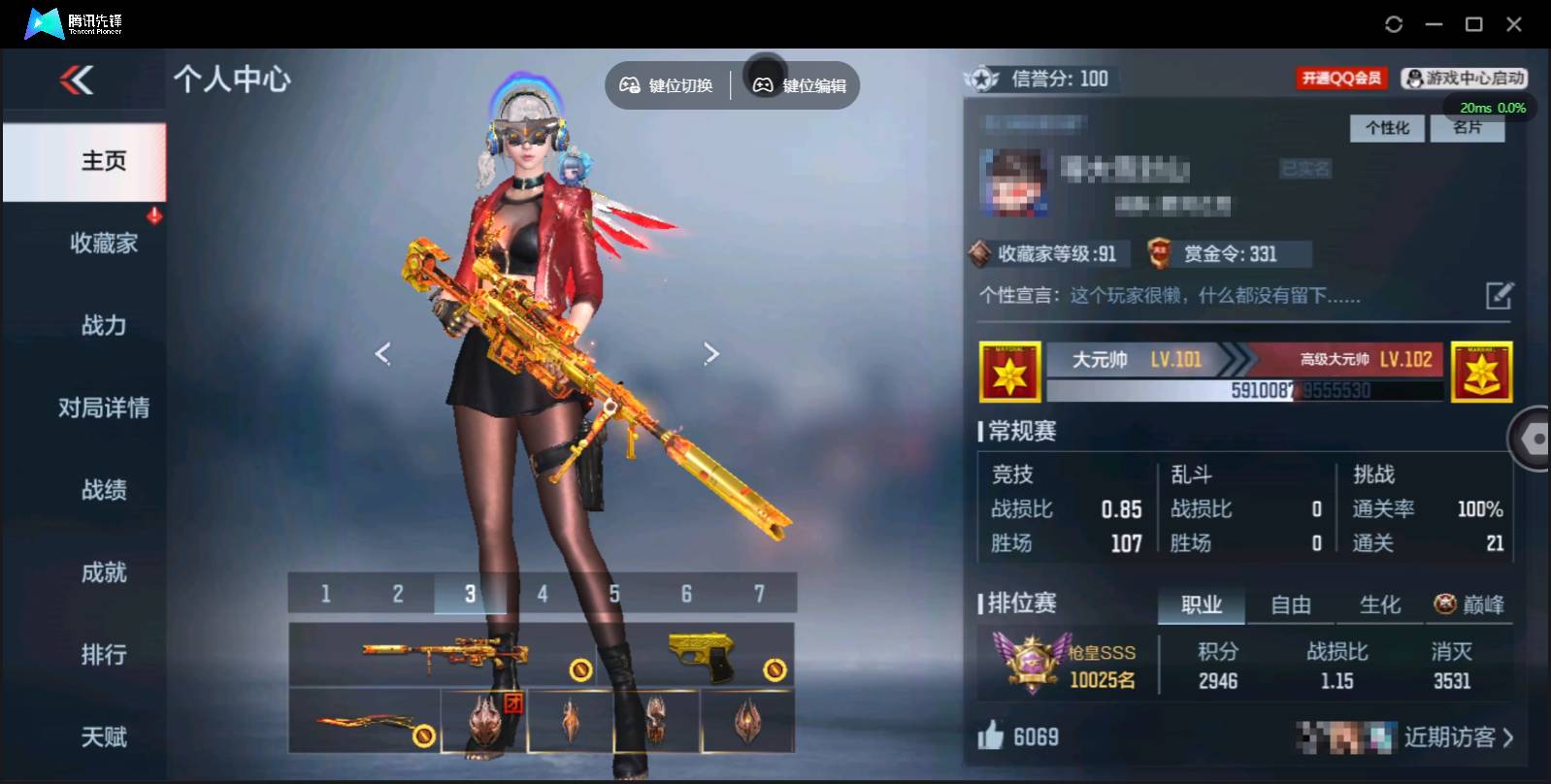The height and width of the screenshot is (784, 1551).
Task: Click the 收藏家等级 collector level medal icon
Action: tap(980, 253)
